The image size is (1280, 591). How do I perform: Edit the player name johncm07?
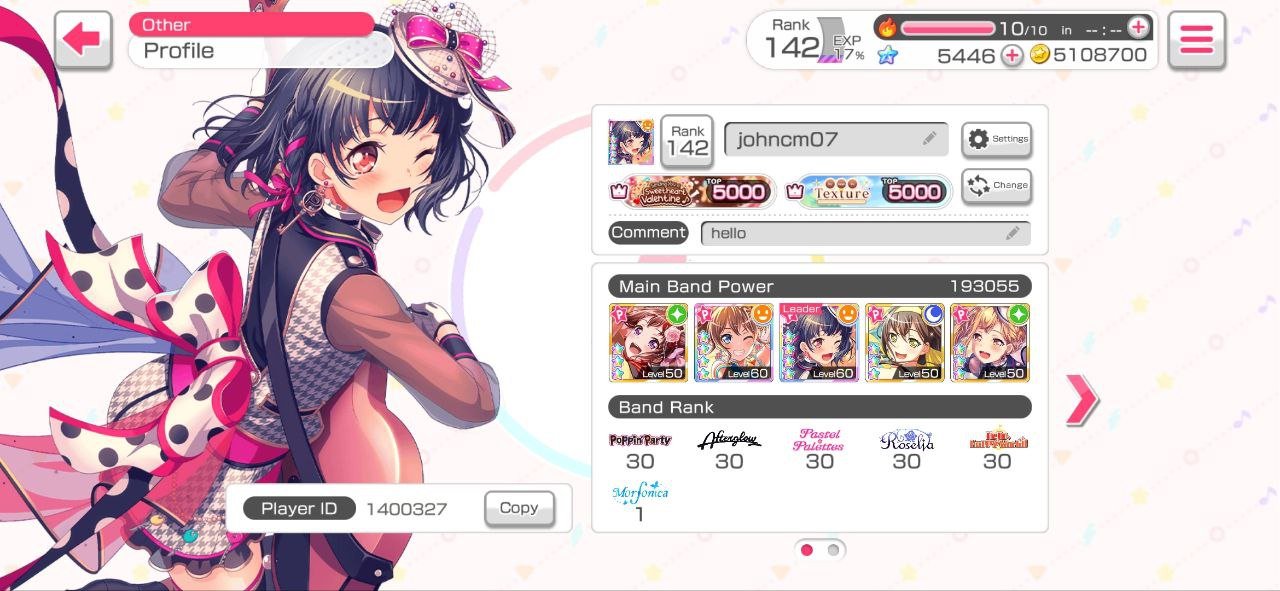click(x=835, y=140)
